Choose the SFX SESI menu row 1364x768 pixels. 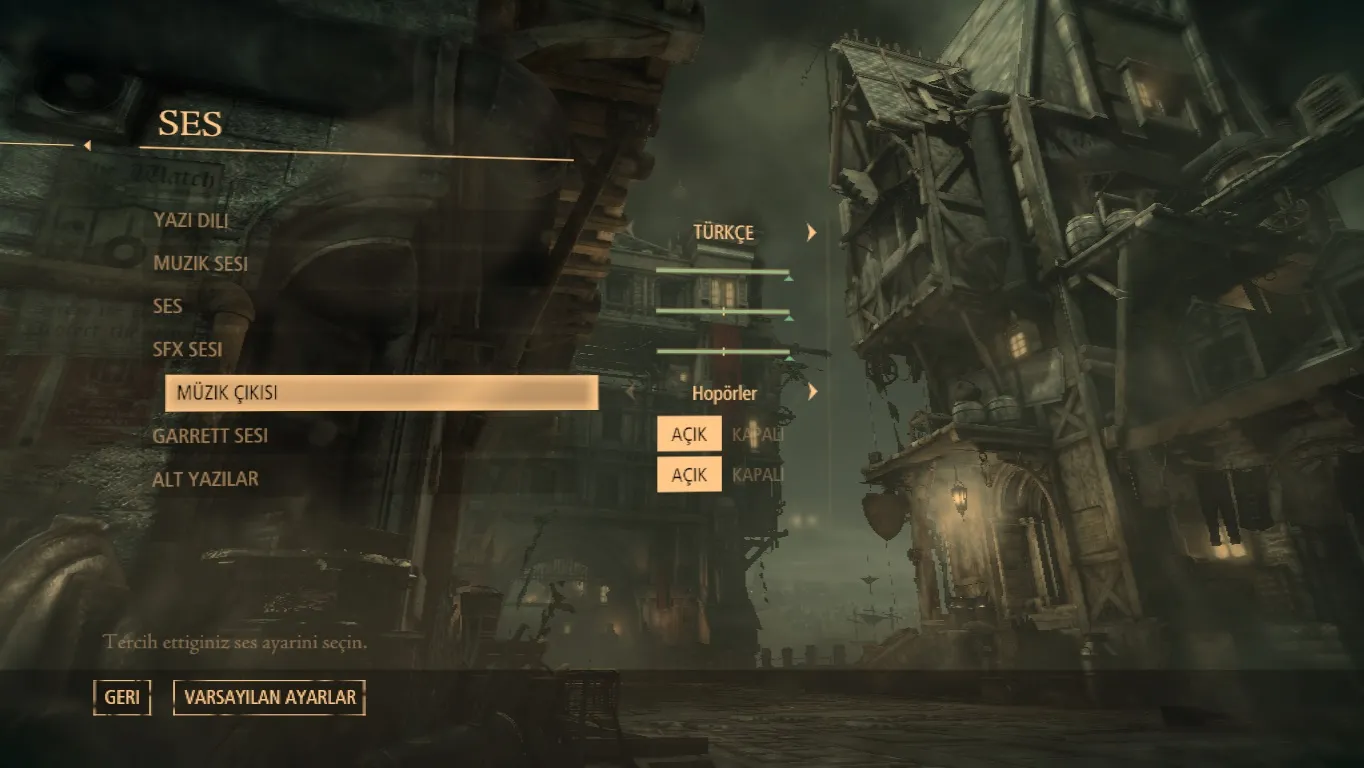(188, 350)
